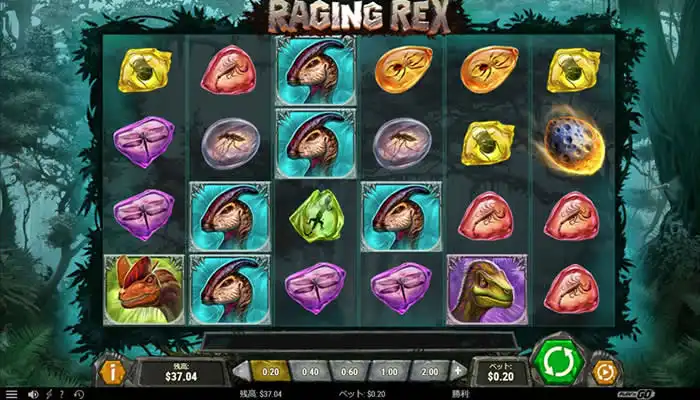Open the question mark help icon
This screenshot has width=700, height=400.
[x=63, y=394]
